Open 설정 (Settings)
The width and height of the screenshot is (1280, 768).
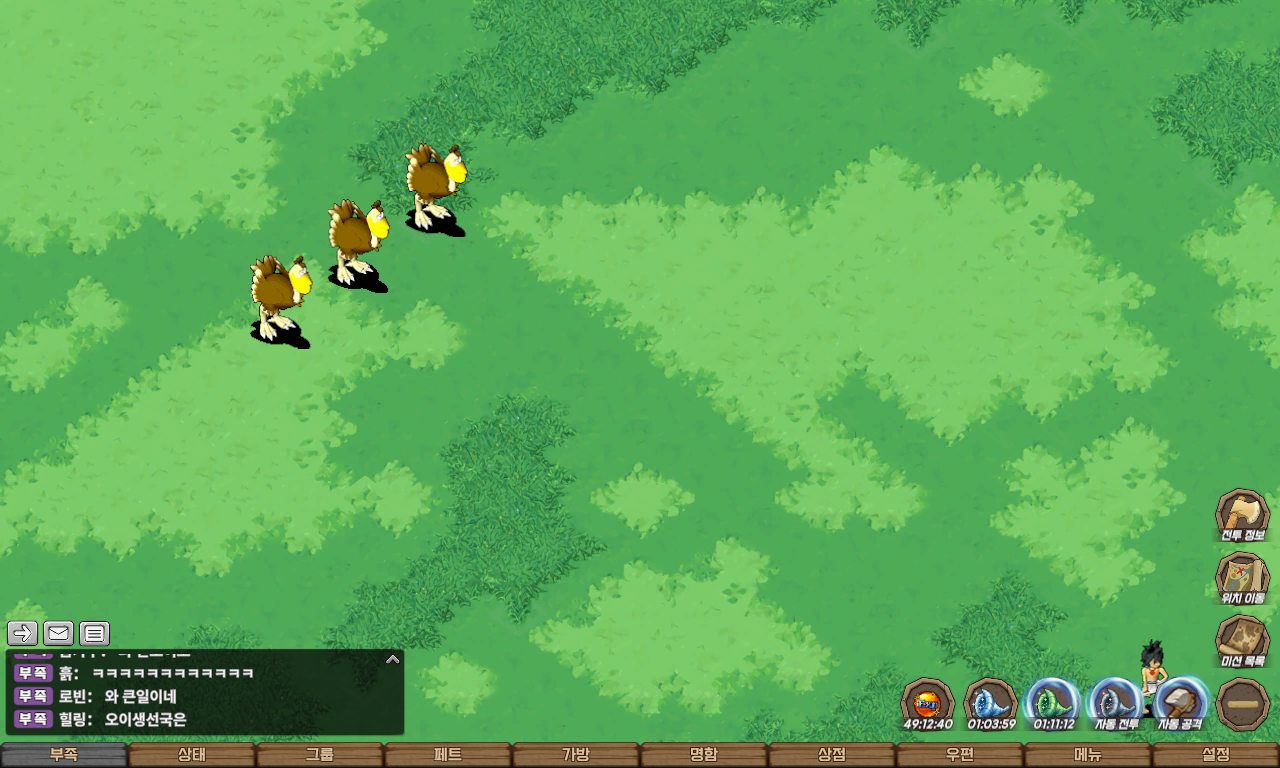coord(1216,755)
